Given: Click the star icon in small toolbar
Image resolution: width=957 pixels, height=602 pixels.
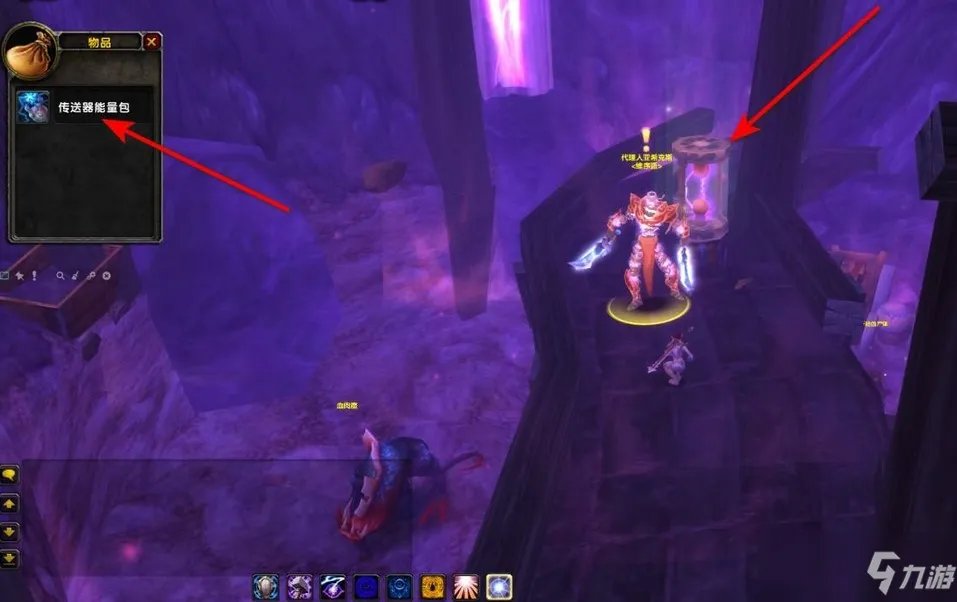Looking at the screenshot, I should pos(18,275).
